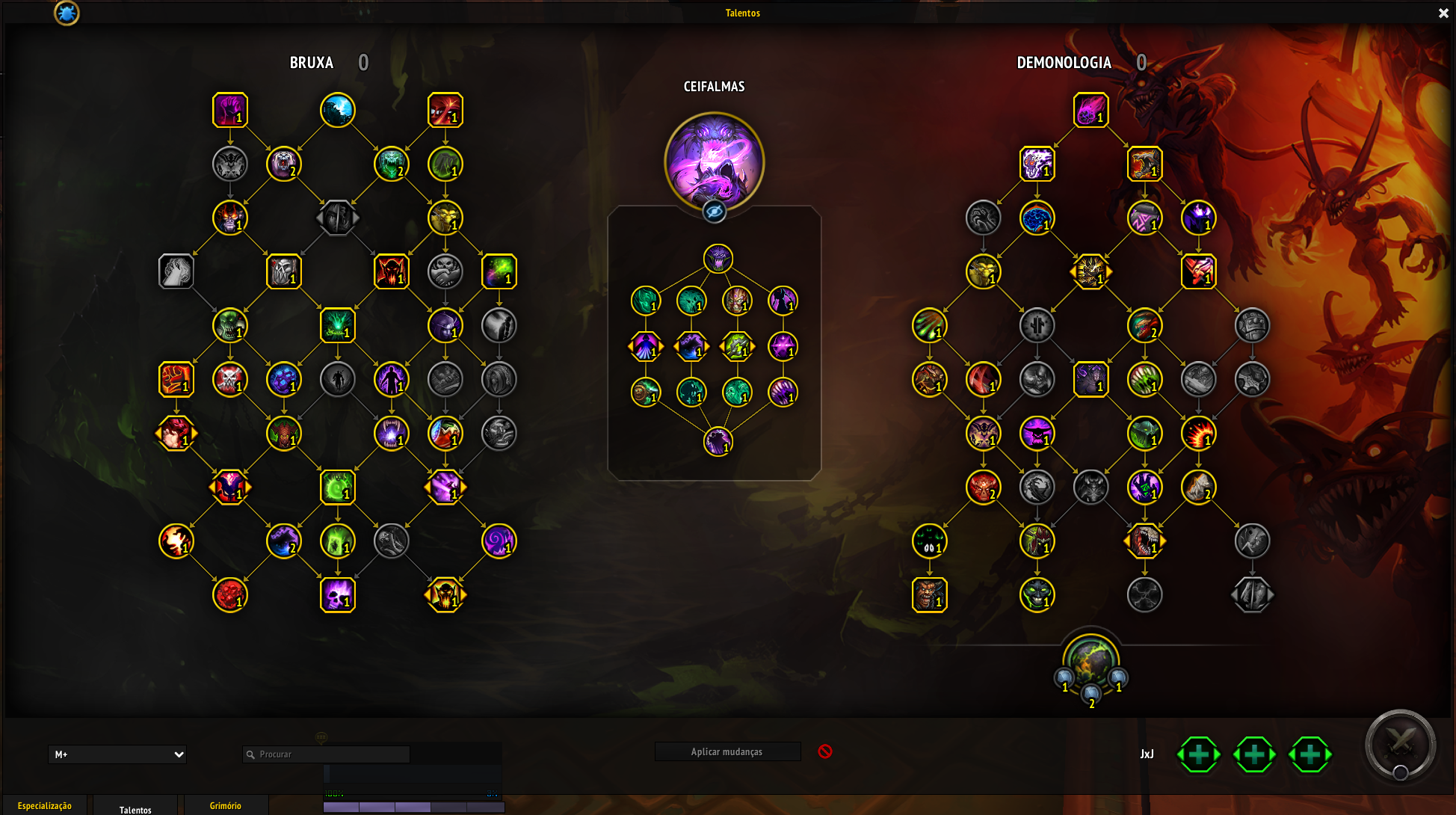Viewport: 1456px width, 815px height.
Task: Pick the blue brain talent in Demonologia tree
Action: pos(1037,218)
